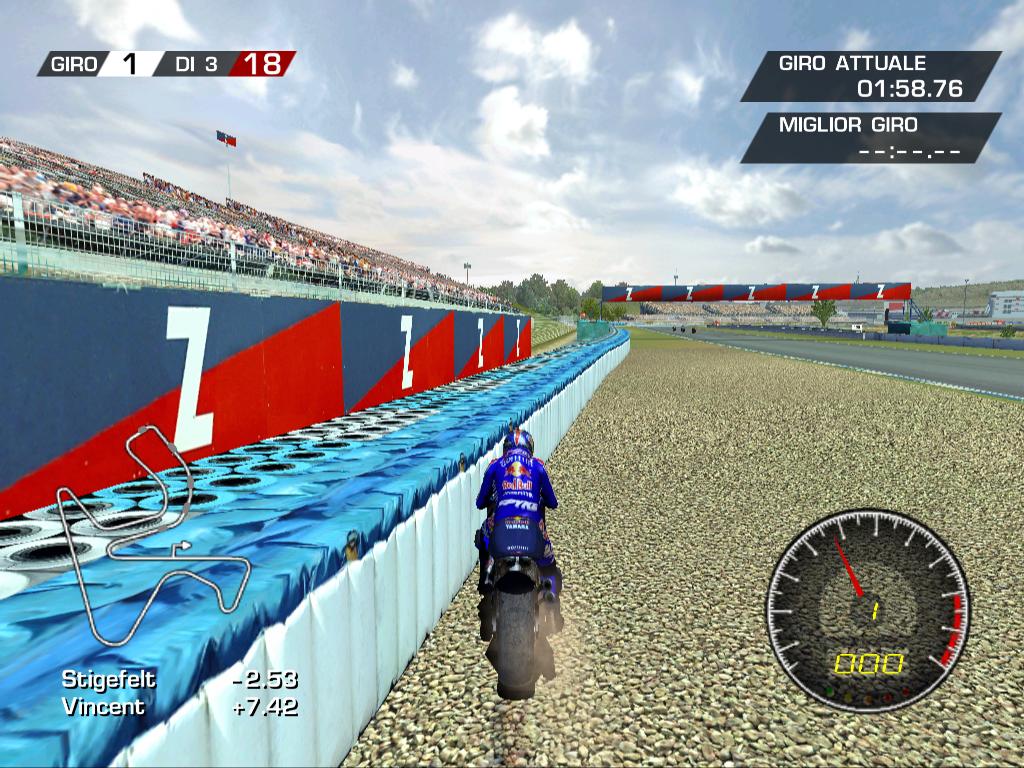The width and height of the screenshot is (1024, 768).
Task: Select the Stigefelt rider gap row
Action: pos(180,680)
